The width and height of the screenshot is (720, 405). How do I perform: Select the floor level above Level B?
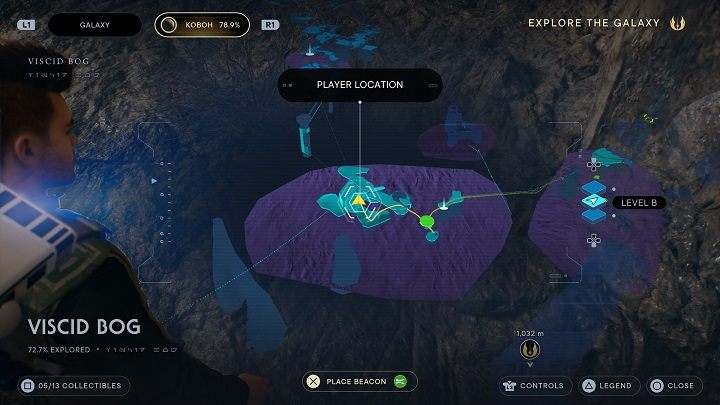point(594,186)
